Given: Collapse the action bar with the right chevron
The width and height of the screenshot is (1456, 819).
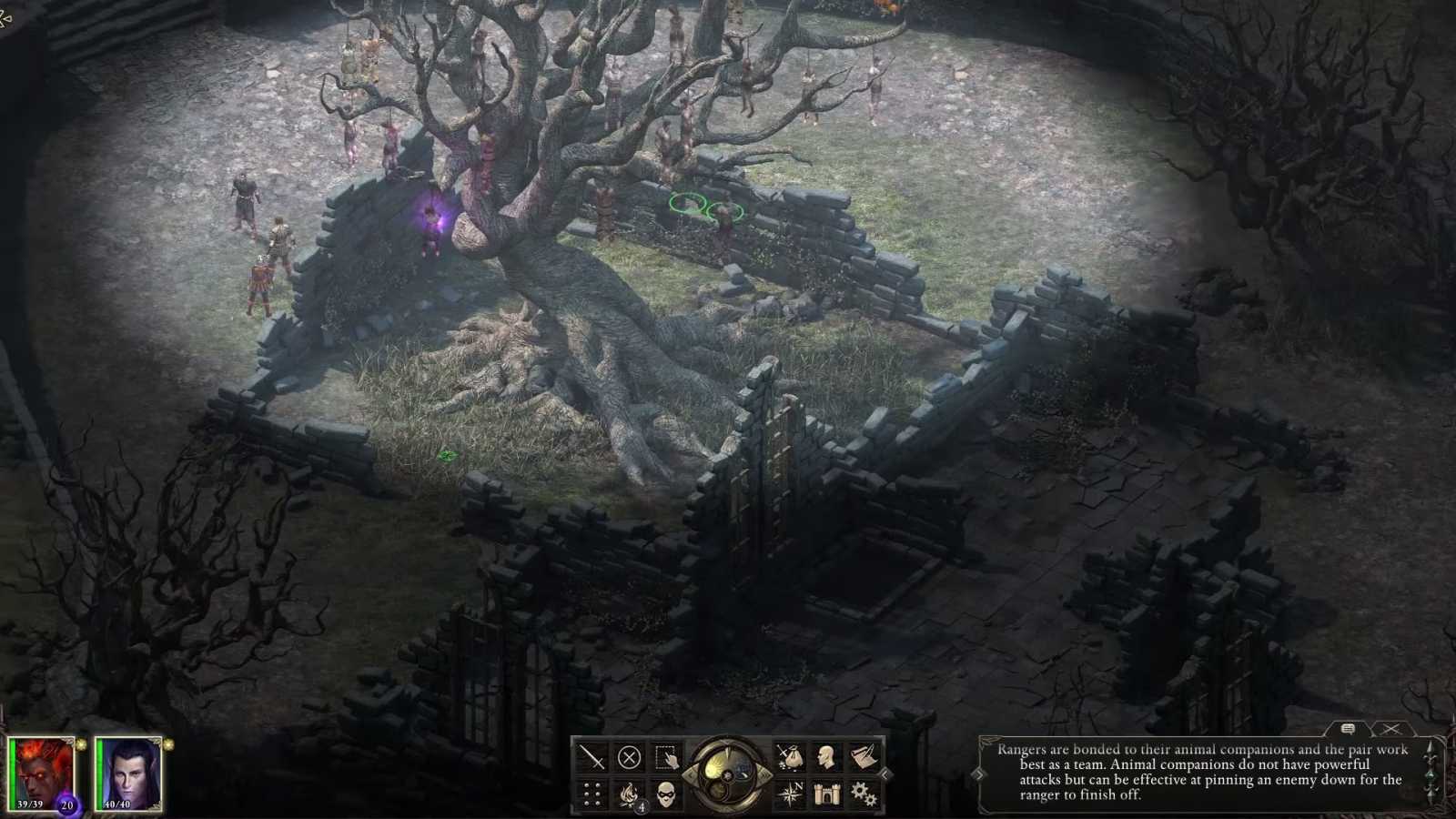Looking at the screenshot, I should [x=884, y=773].
